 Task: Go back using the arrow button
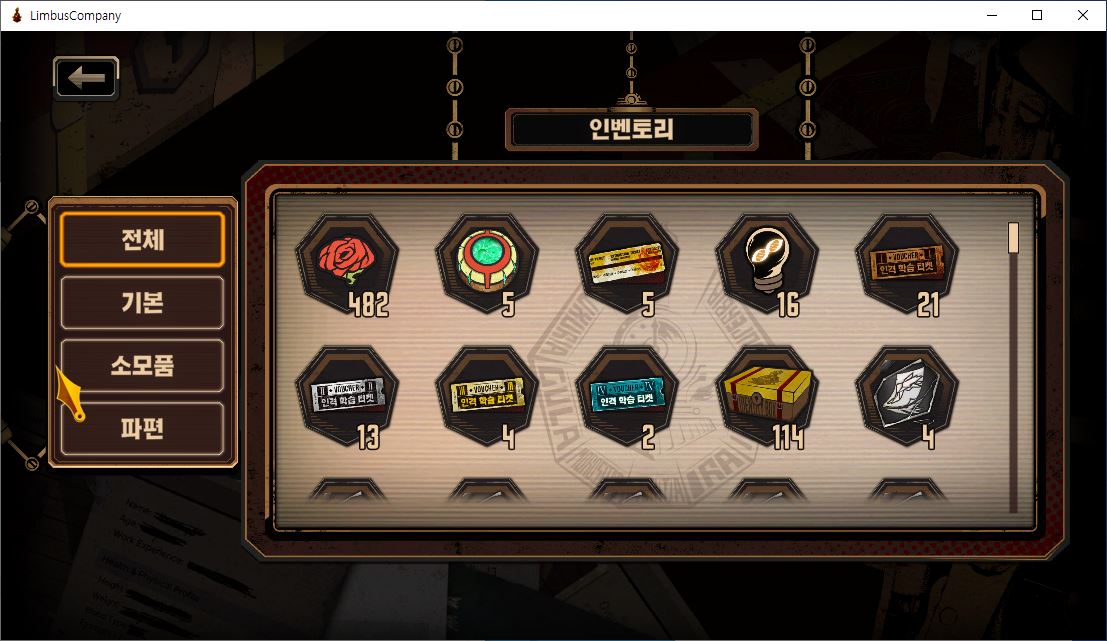coord(86,78)
